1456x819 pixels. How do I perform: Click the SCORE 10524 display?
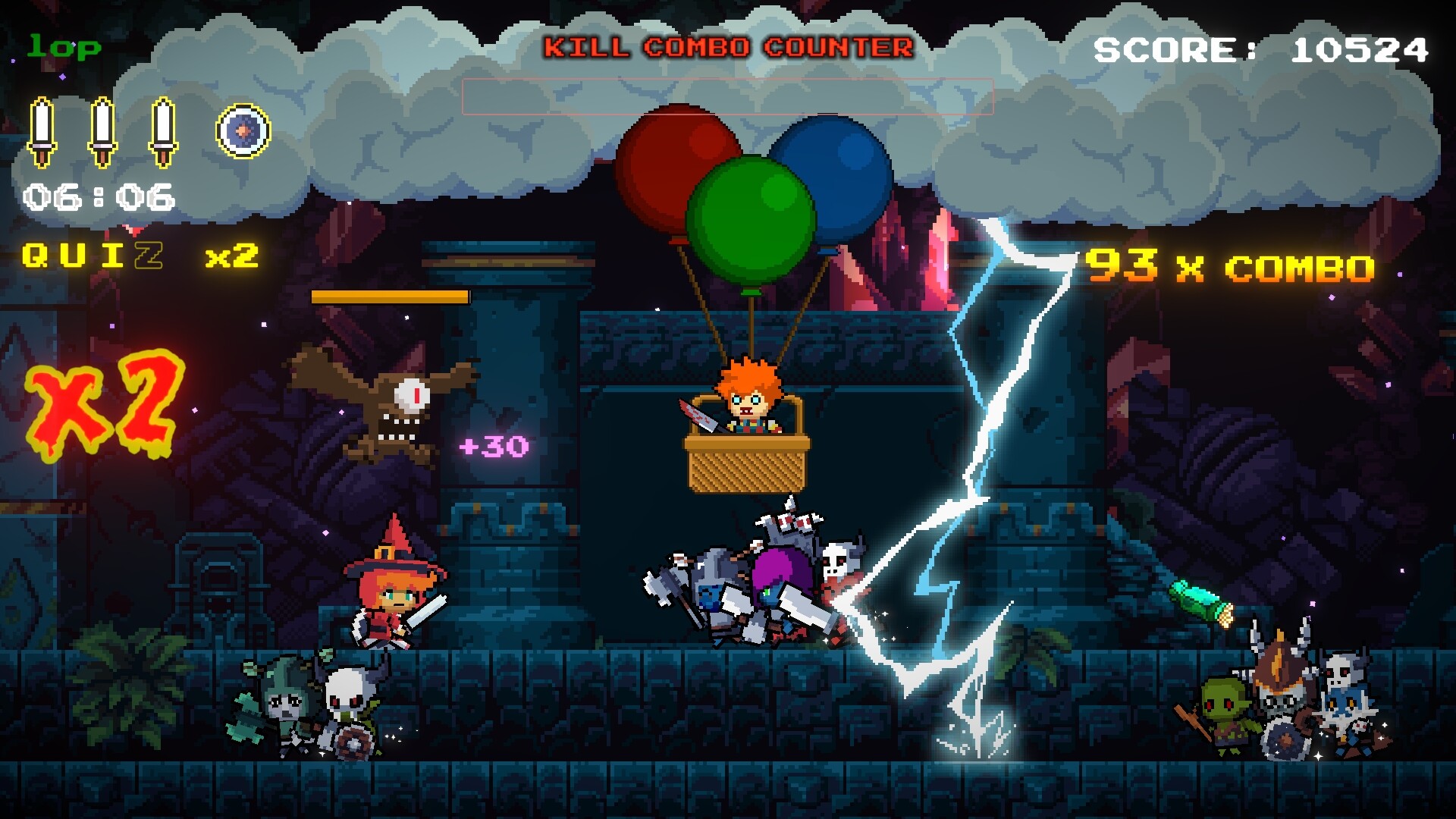[1263, 49]
